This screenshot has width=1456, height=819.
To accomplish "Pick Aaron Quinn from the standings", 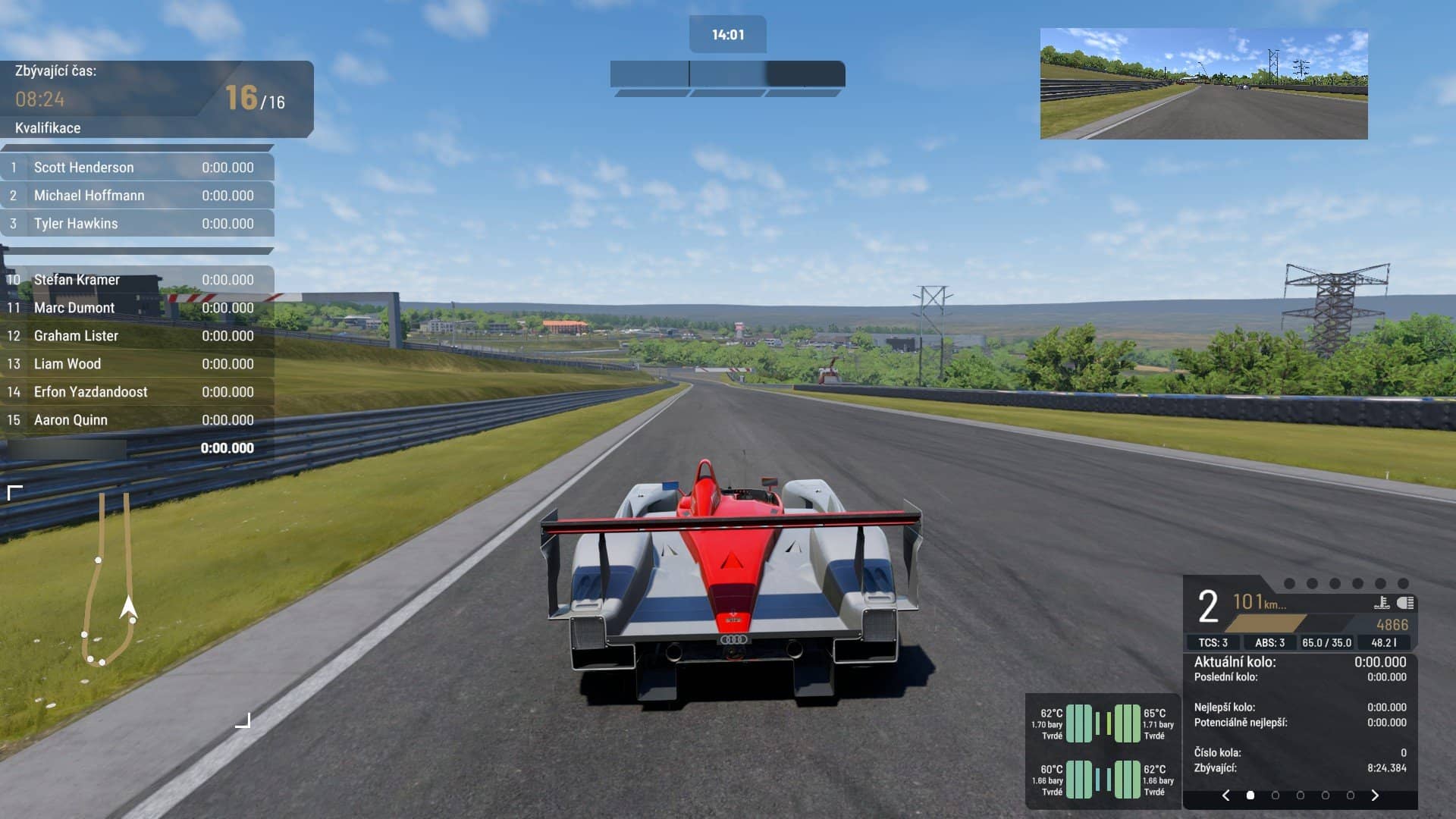I will point(137,420).
